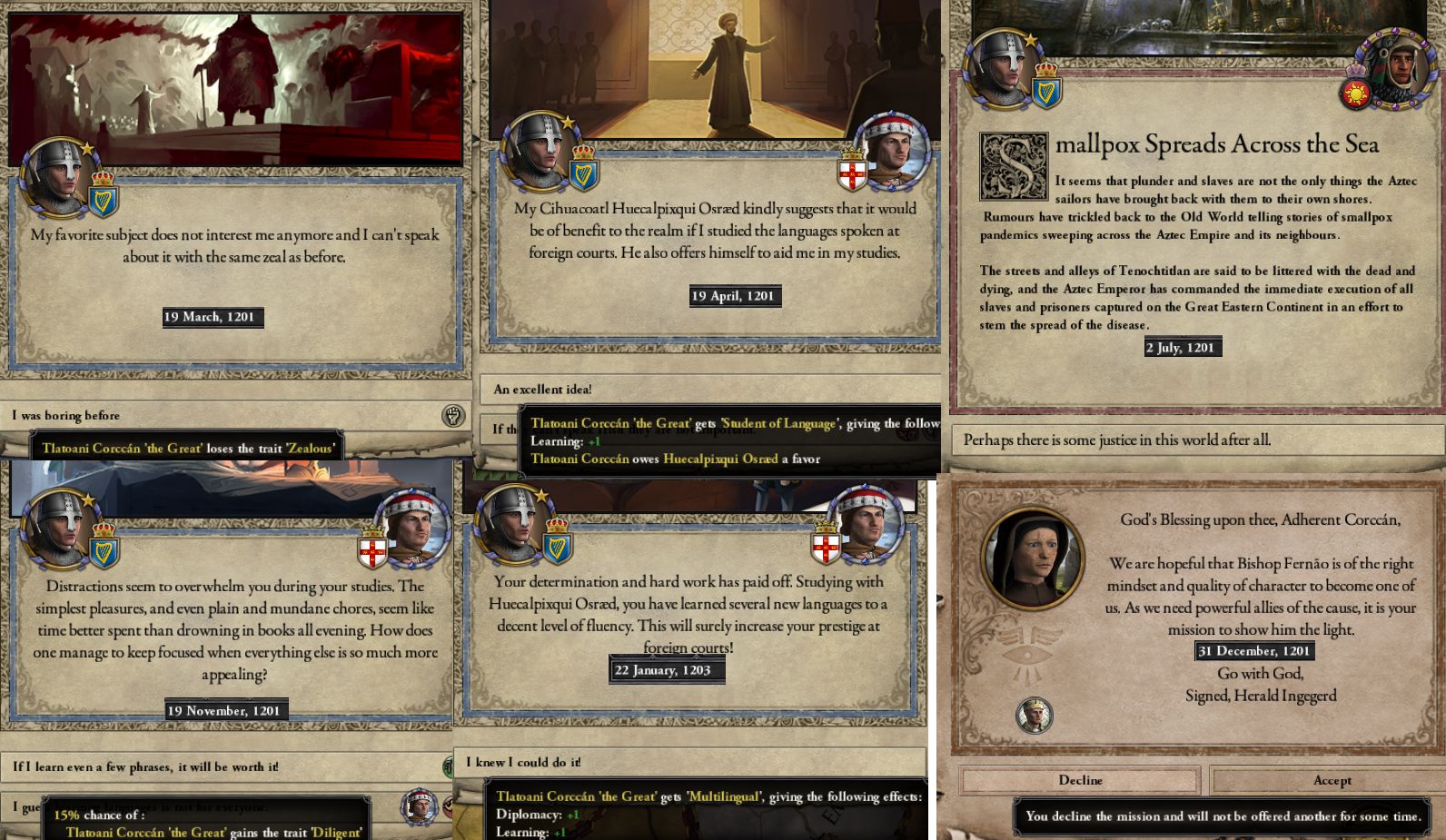The height and width of the screenshot is (840, 1446).
Task: Click the Aztec sun coat of arms shield
Action: [x=1355, y=94]
